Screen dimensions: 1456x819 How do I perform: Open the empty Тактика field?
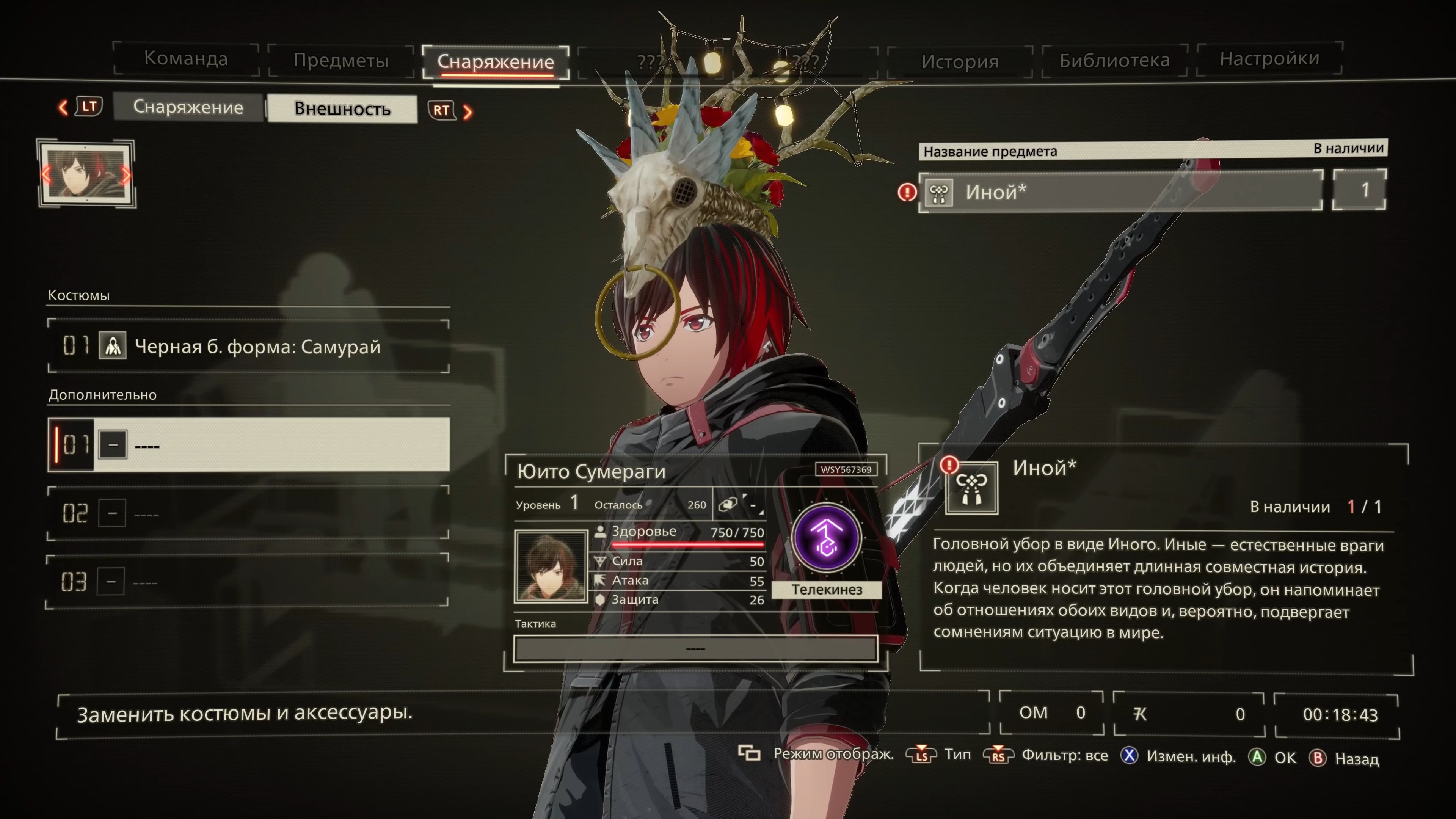(x=695, y=648)
